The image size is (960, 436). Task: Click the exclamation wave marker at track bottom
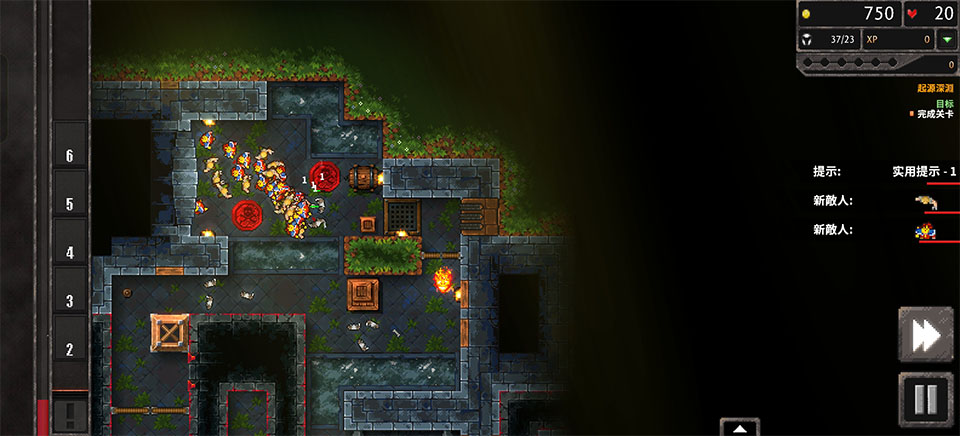(70, 412)
